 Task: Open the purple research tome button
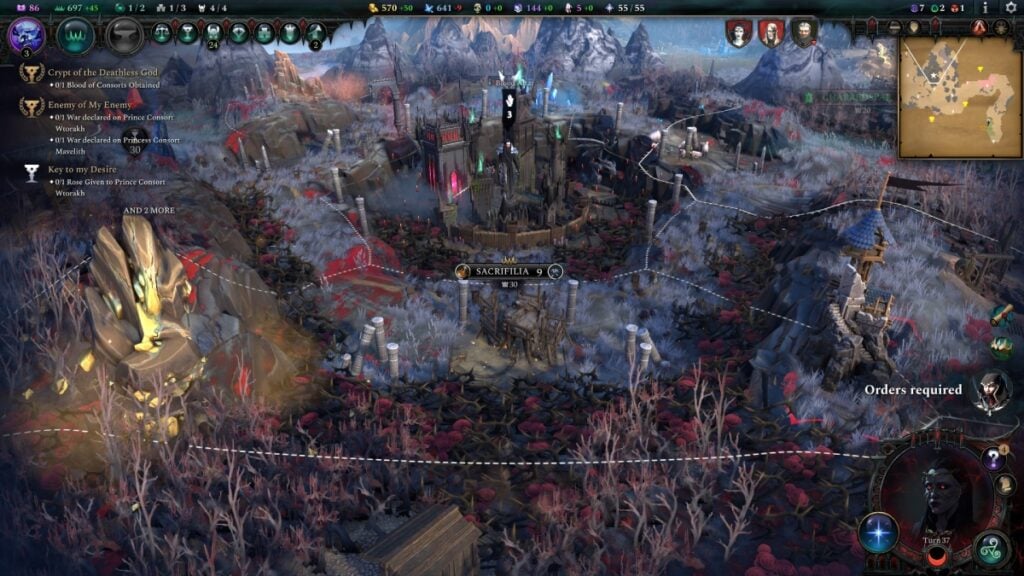(25, 35)
